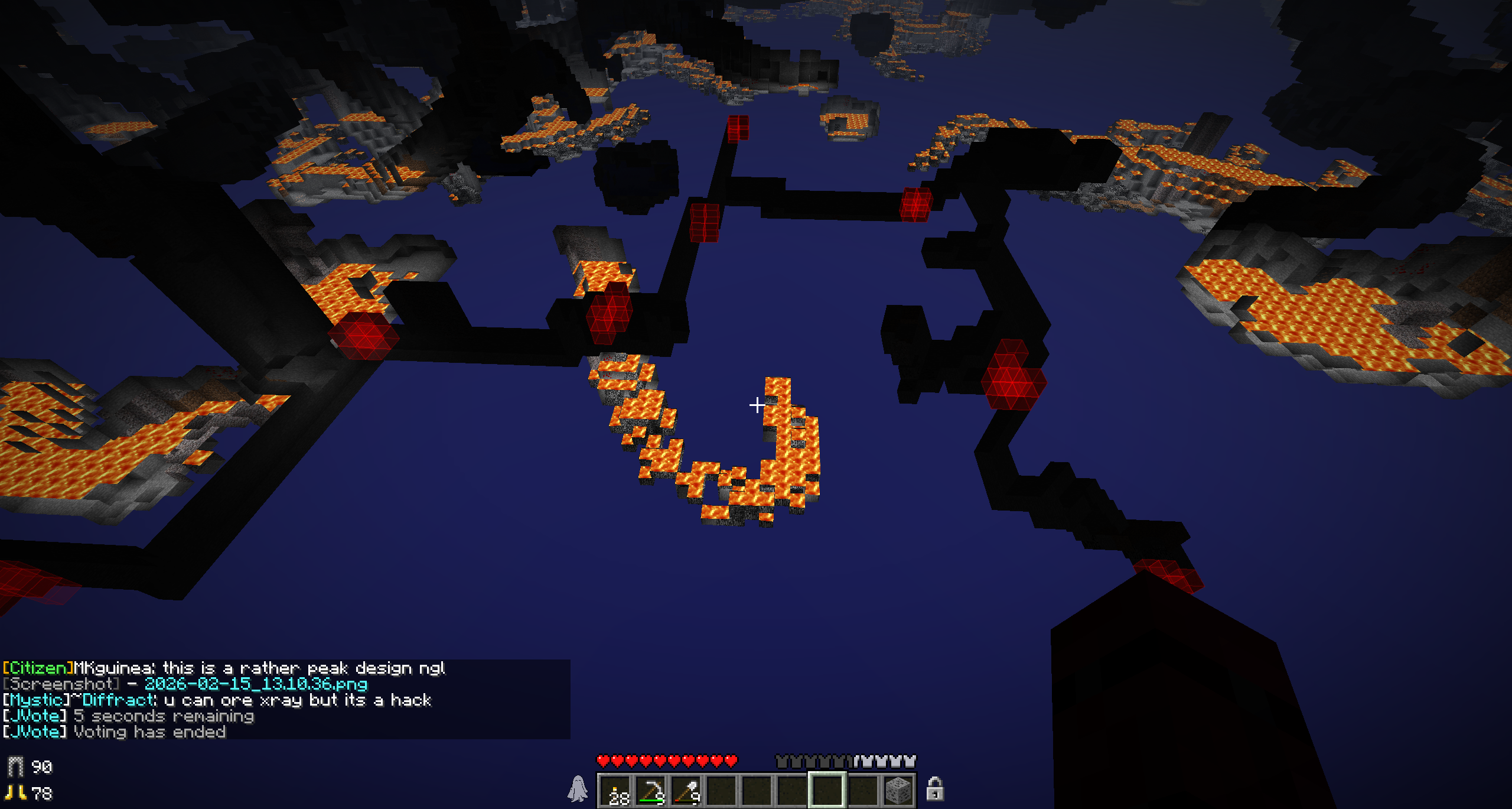Click the highlighted empty hotbar slot
Image resolution: width=1512 pixels, height=809 pixels.
827,791
